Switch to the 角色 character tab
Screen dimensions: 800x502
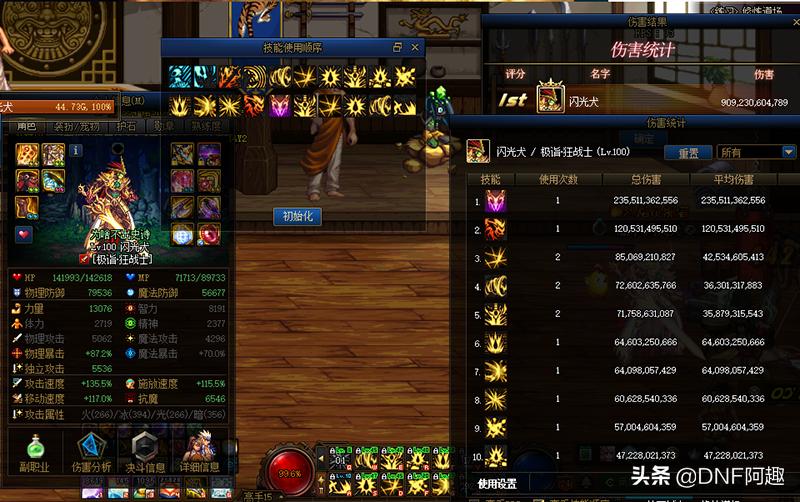coord(24,127)
